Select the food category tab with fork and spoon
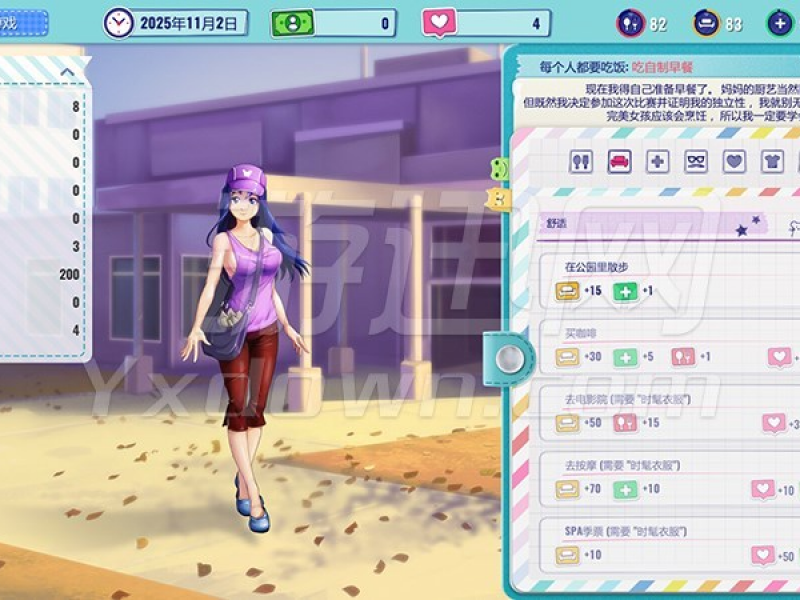 click(581, 161)
